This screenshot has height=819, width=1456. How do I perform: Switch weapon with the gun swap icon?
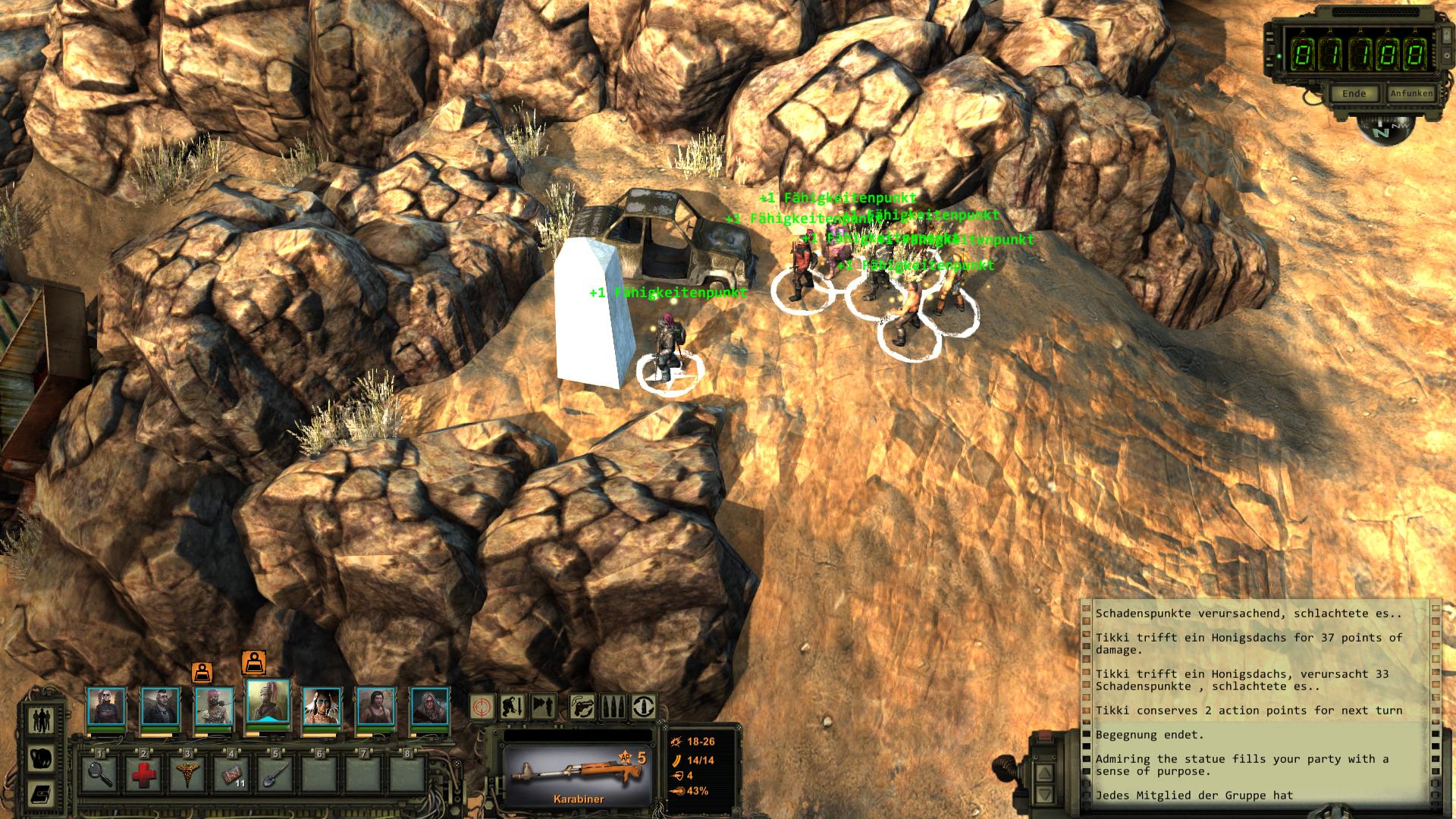pyautogui.click(x=582, y=707)
